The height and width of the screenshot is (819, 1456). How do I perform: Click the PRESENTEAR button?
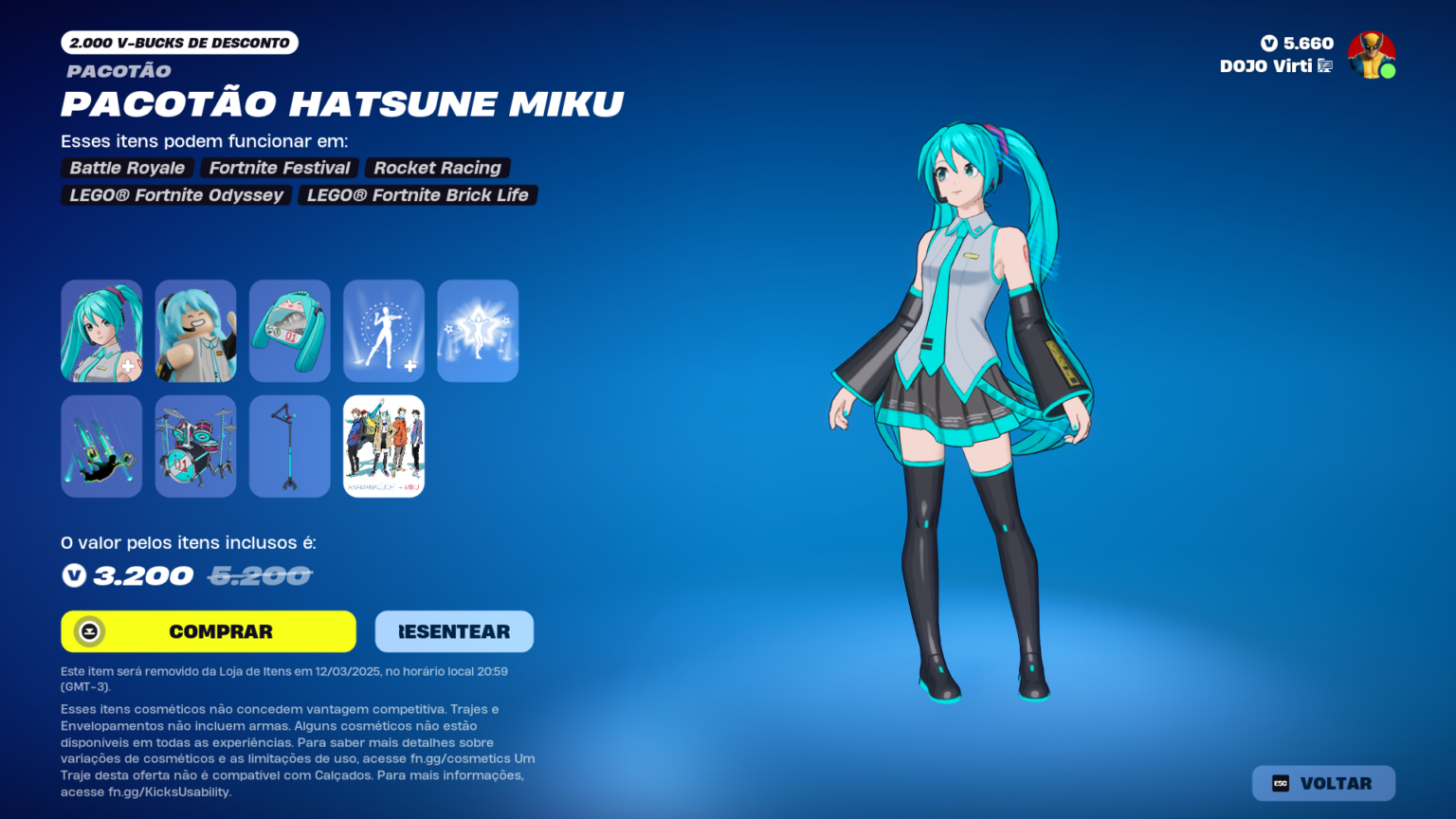[x=454, y=631]
